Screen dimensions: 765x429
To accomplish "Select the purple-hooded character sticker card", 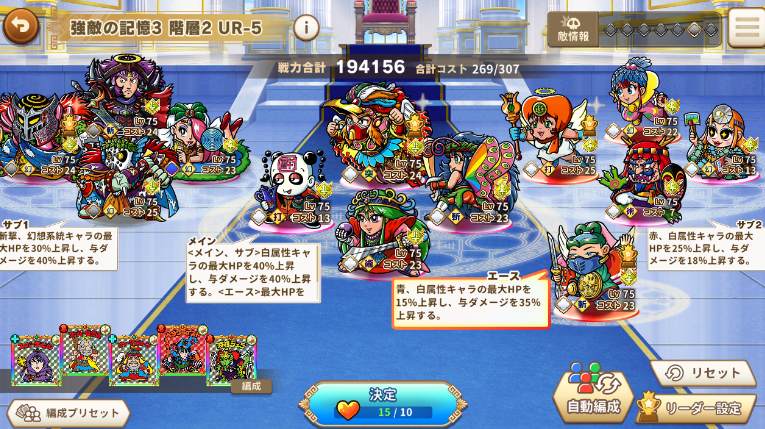I will click(x=35, y=359).
